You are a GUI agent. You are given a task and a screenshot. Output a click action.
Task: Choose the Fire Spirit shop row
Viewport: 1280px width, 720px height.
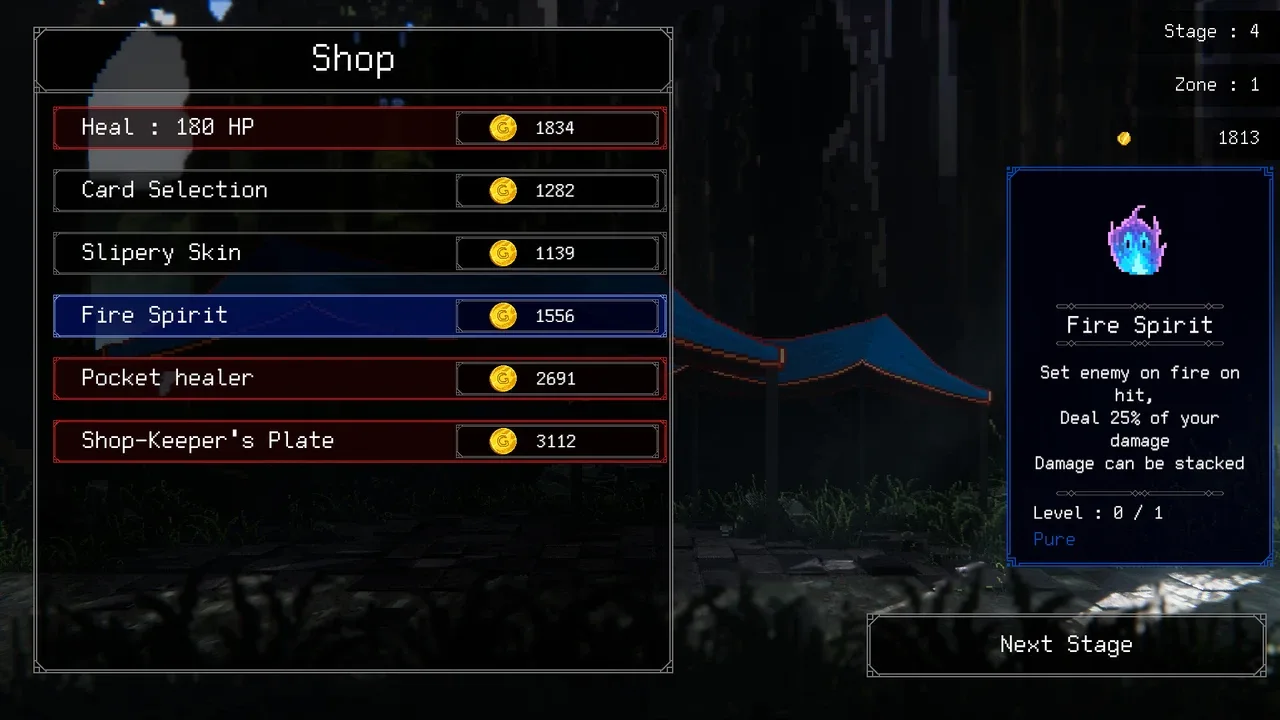click(360, 316)
